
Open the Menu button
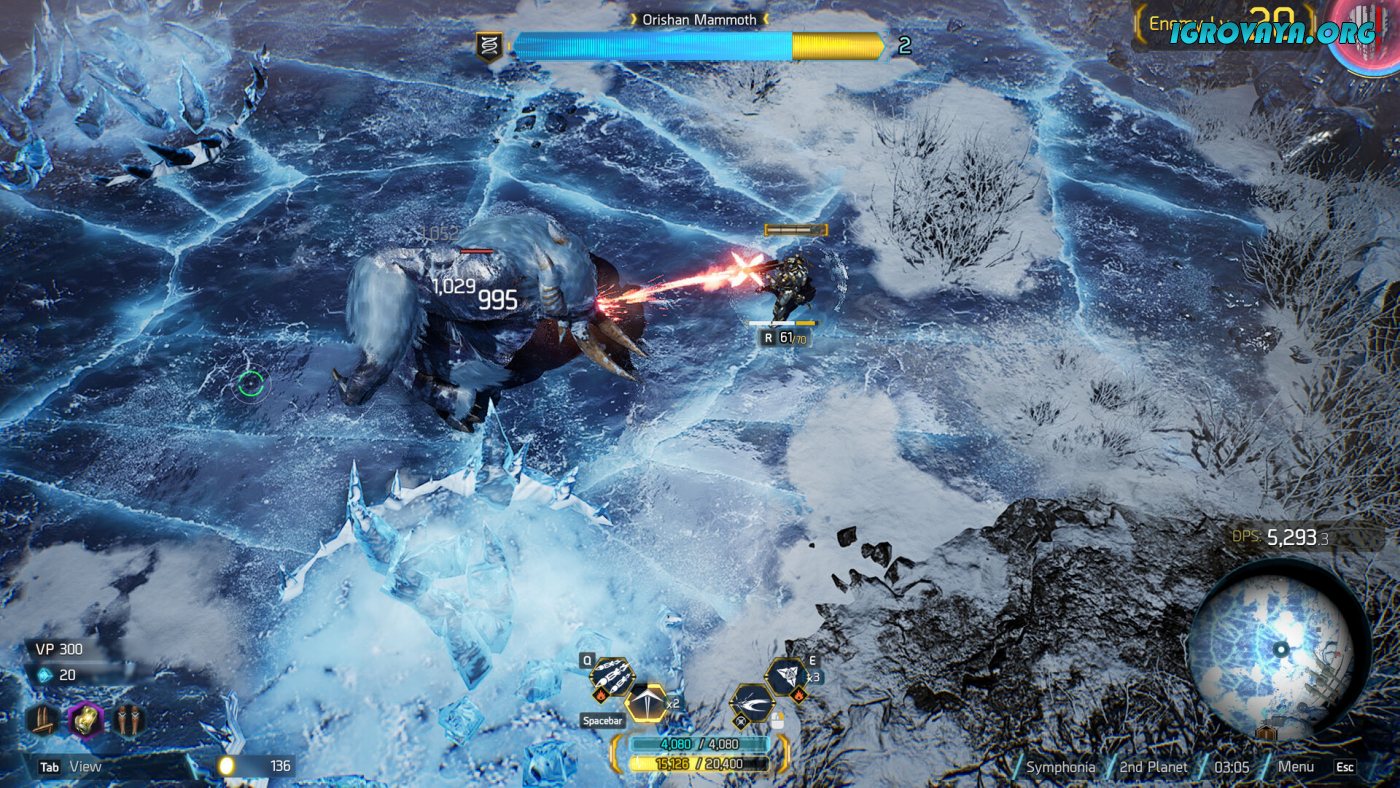[x=1296, y=767]
